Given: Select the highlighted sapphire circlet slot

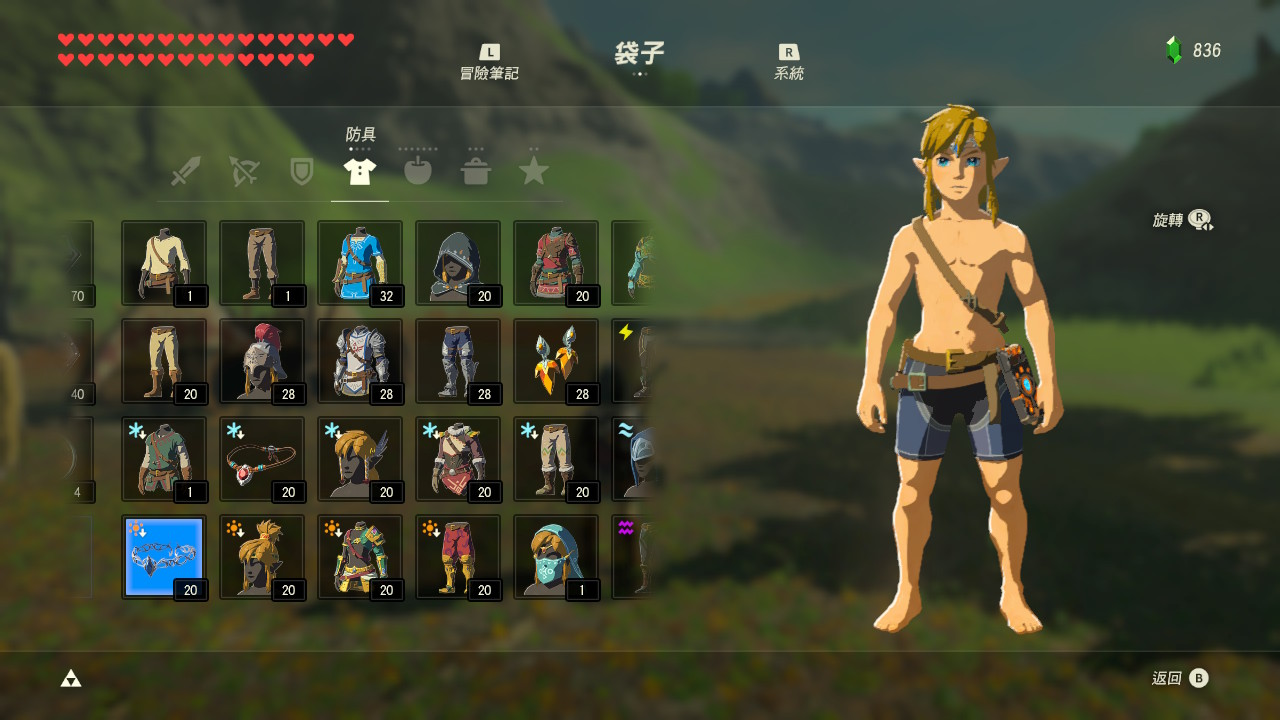Looking at the screenshot, I should [x=164, y=557].
